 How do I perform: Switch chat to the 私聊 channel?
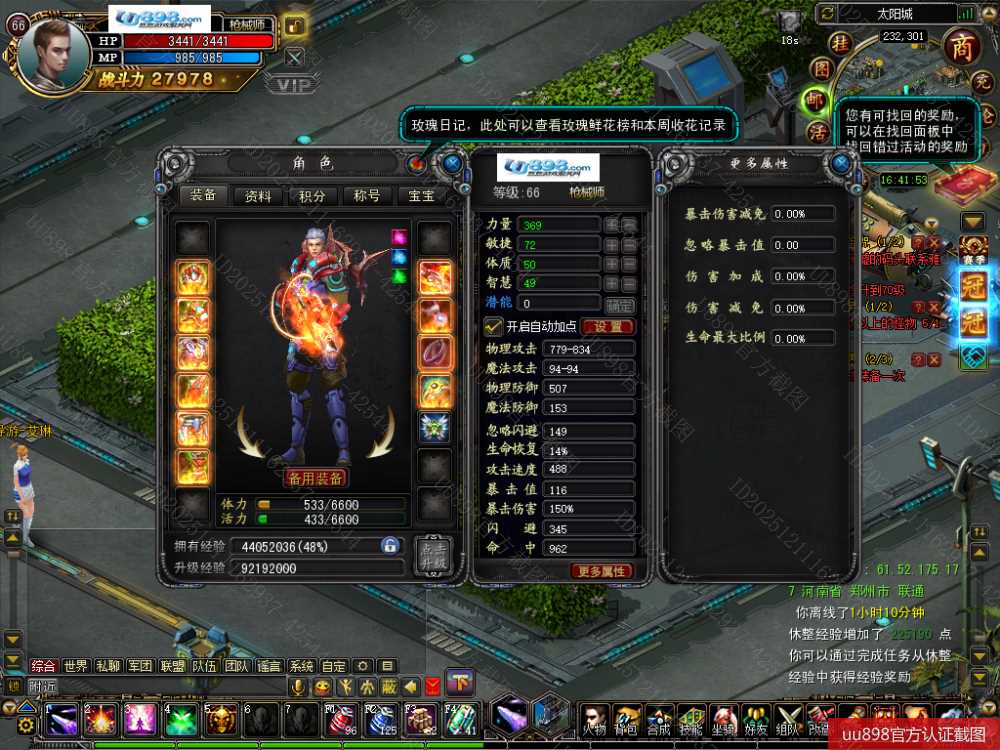tap(108, 666)
